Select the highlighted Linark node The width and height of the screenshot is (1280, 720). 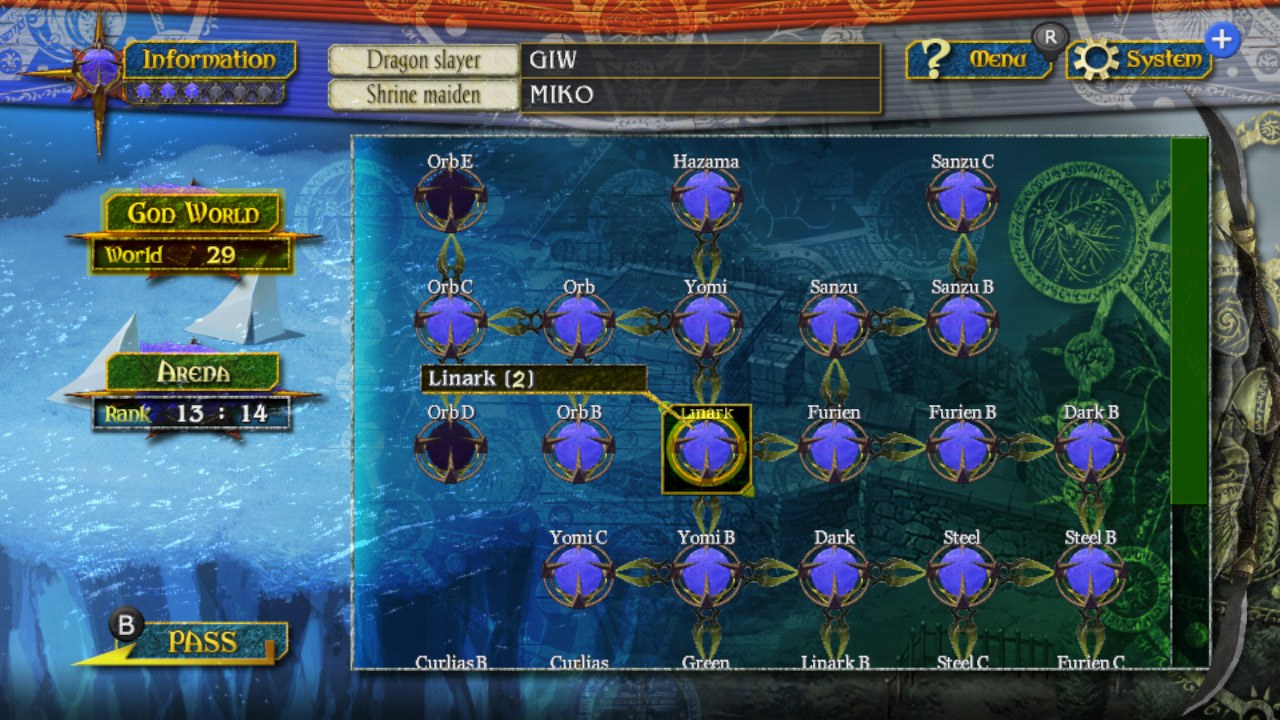click(x=706, y=448)
